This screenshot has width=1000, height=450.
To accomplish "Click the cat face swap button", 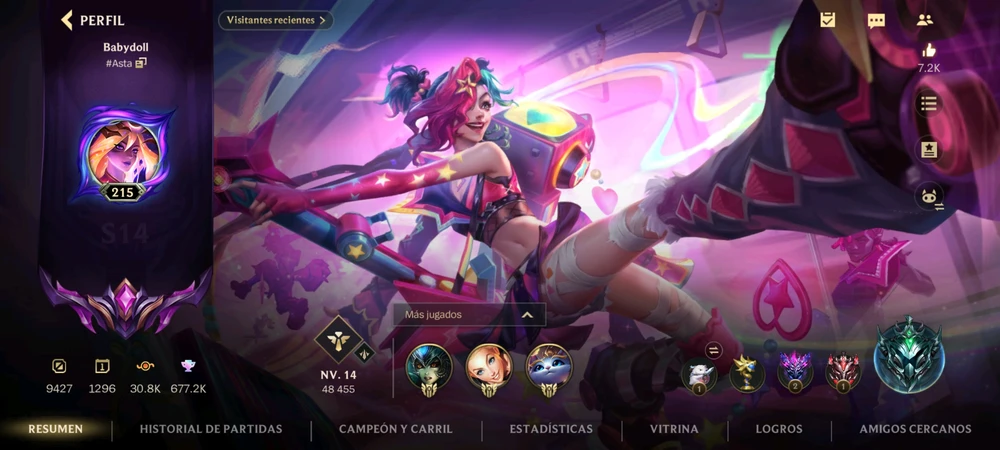I will (929, 196).
